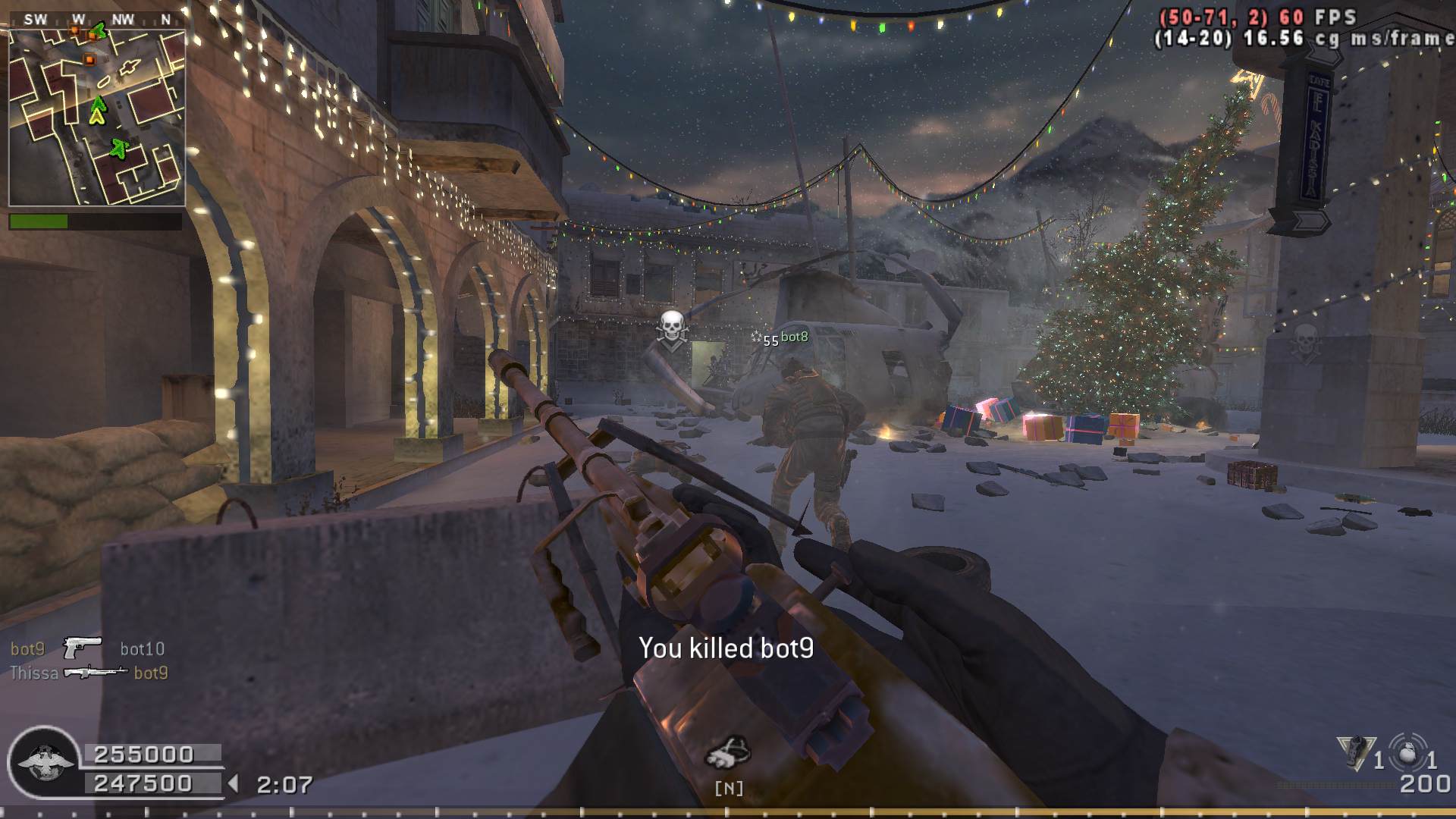Select the bot8 player name tag

click(x=794, y=337)
